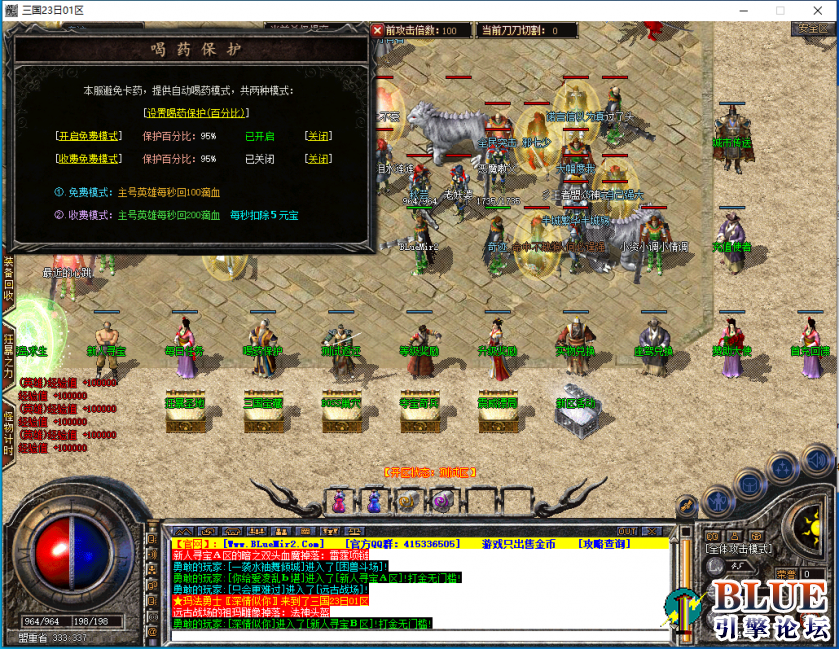This screenshot has width=839, height=649.
Task: Open the 装备回收 side tab
Action: pos(8,280)
